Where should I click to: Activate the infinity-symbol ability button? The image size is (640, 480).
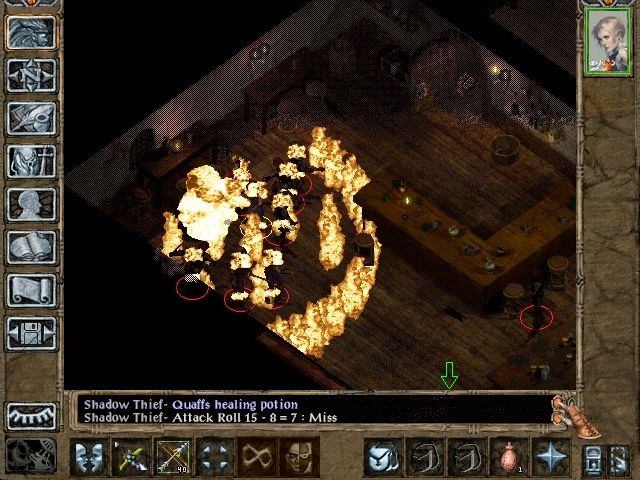(x=256, y=458)
